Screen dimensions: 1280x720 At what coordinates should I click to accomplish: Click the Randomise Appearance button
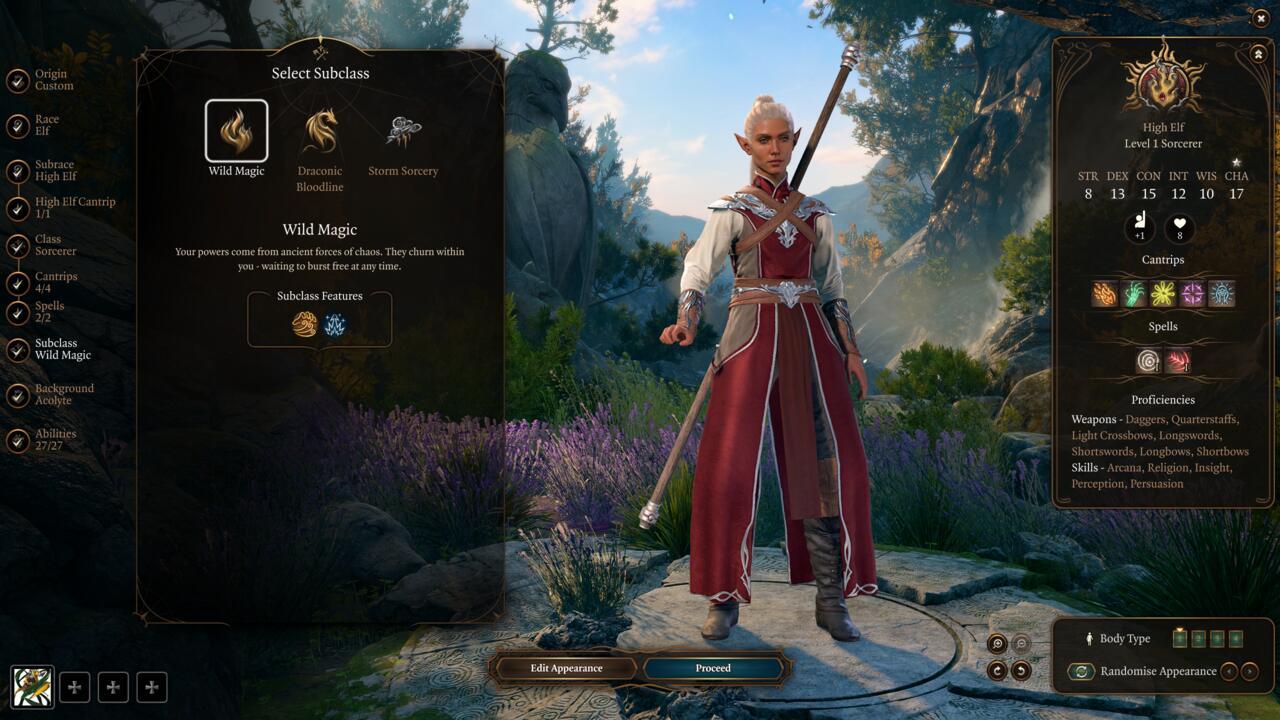[1081, 672]
